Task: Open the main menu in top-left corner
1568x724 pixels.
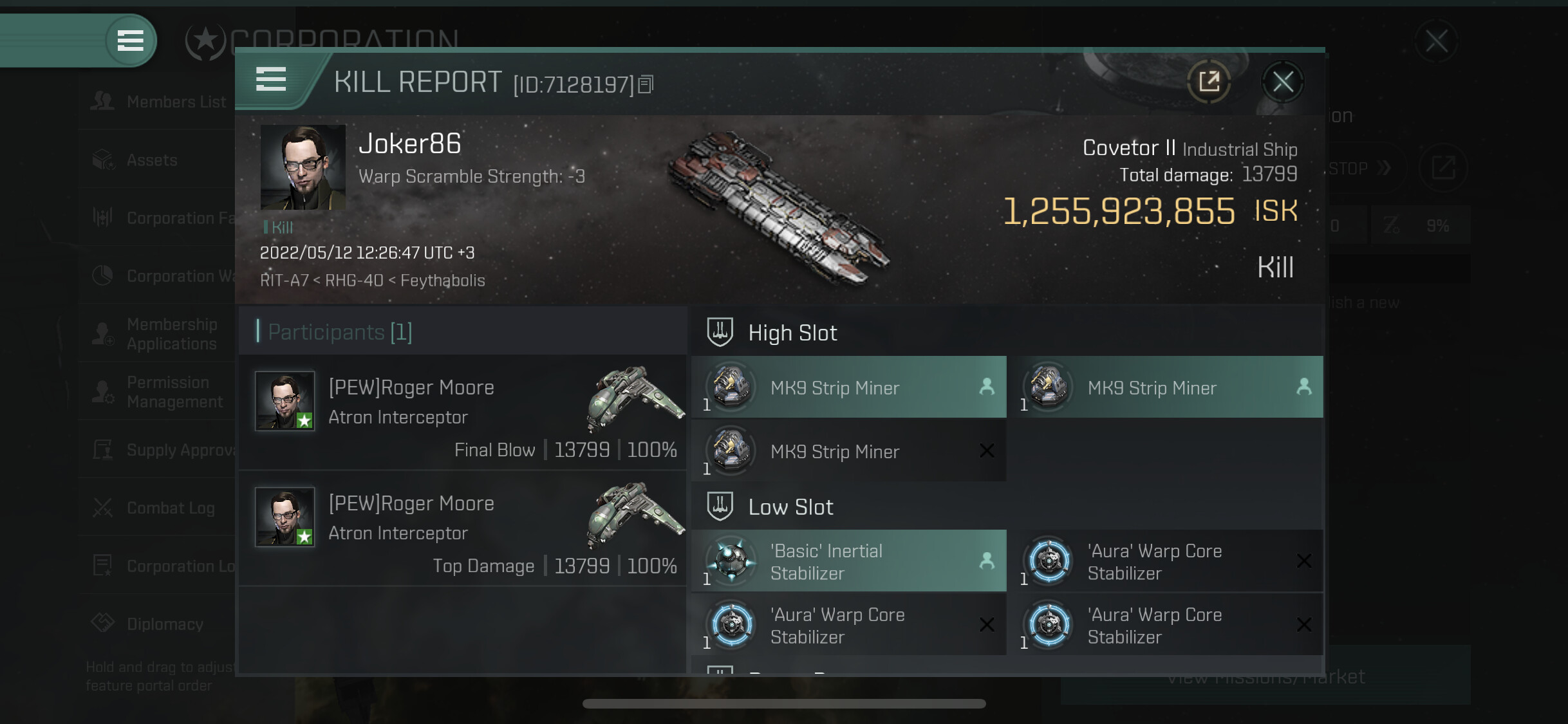Action: pyautogui.click(x=130, y=41)
